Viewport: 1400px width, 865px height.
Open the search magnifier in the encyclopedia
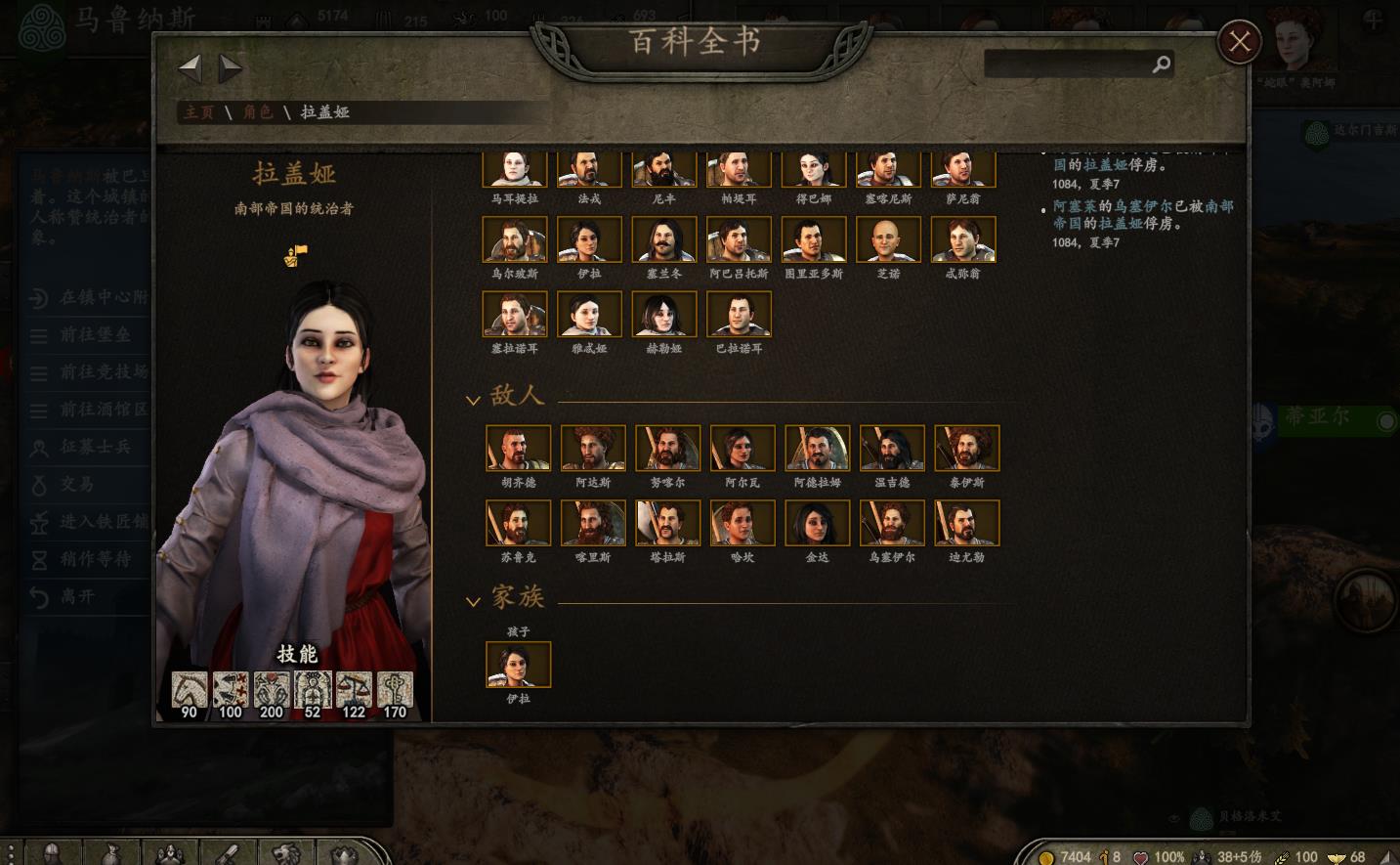coord(1161,64)
